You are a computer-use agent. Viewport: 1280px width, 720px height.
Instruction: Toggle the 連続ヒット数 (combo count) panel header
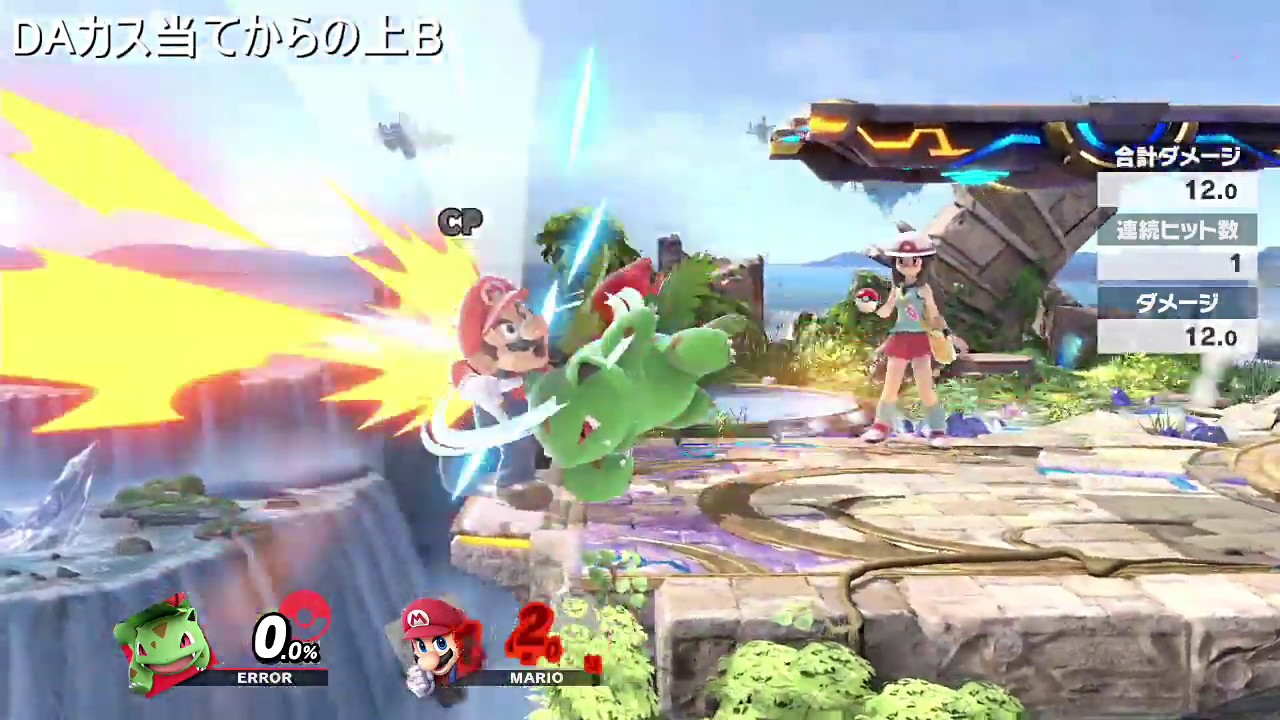[1180, 231]
